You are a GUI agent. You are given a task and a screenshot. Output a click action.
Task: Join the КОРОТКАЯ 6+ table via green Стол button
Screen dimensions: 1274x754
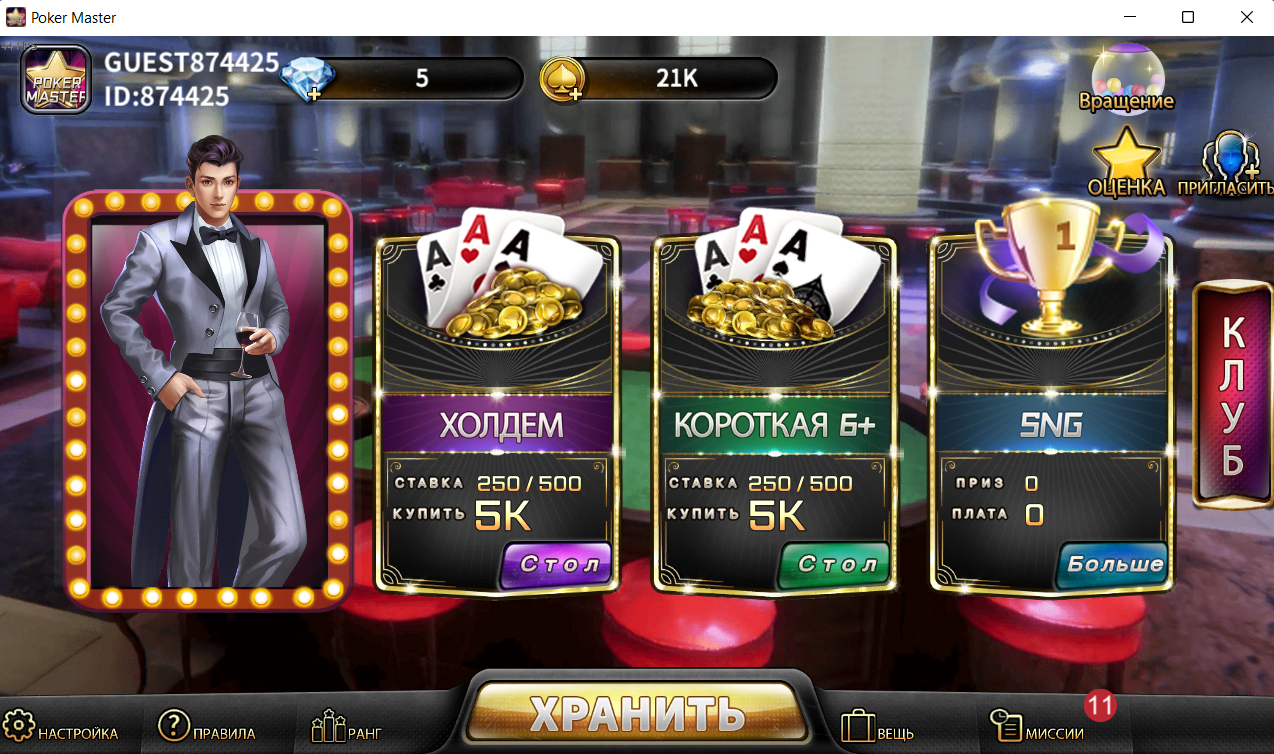click(834, 564)
